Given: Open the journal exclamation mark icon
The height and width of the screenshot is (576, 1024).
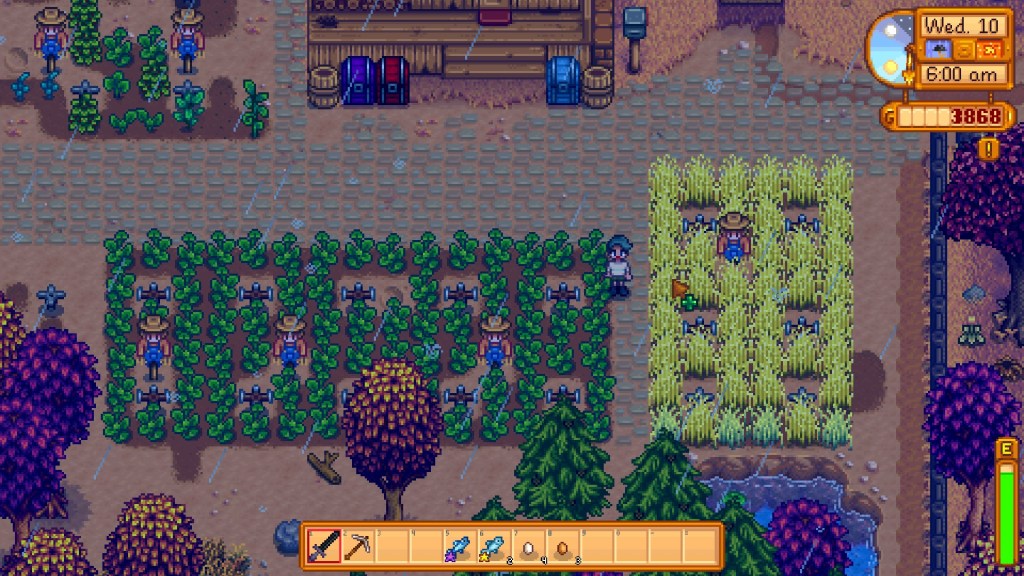Looking at the screenshot, I should [989, 149].
